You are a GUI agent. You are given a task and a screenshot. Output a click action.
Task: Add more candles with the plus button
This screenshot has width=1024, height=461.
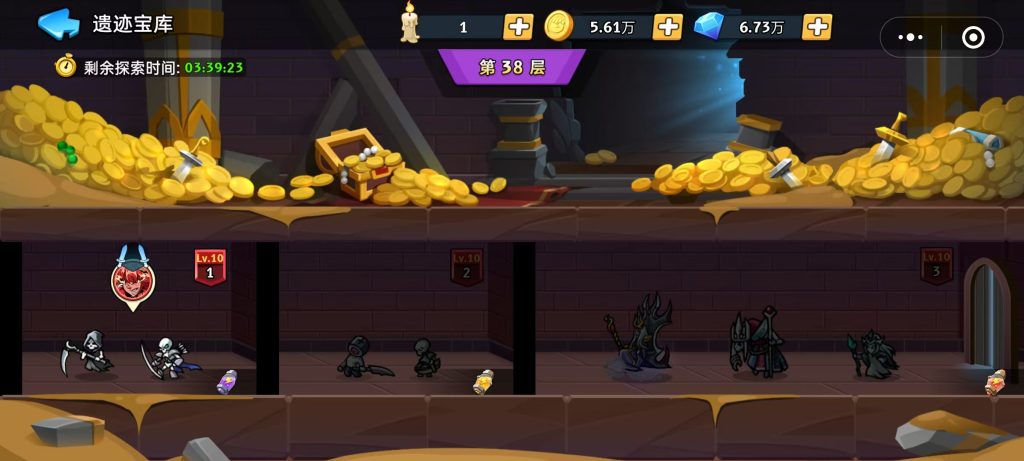point(518,27)
